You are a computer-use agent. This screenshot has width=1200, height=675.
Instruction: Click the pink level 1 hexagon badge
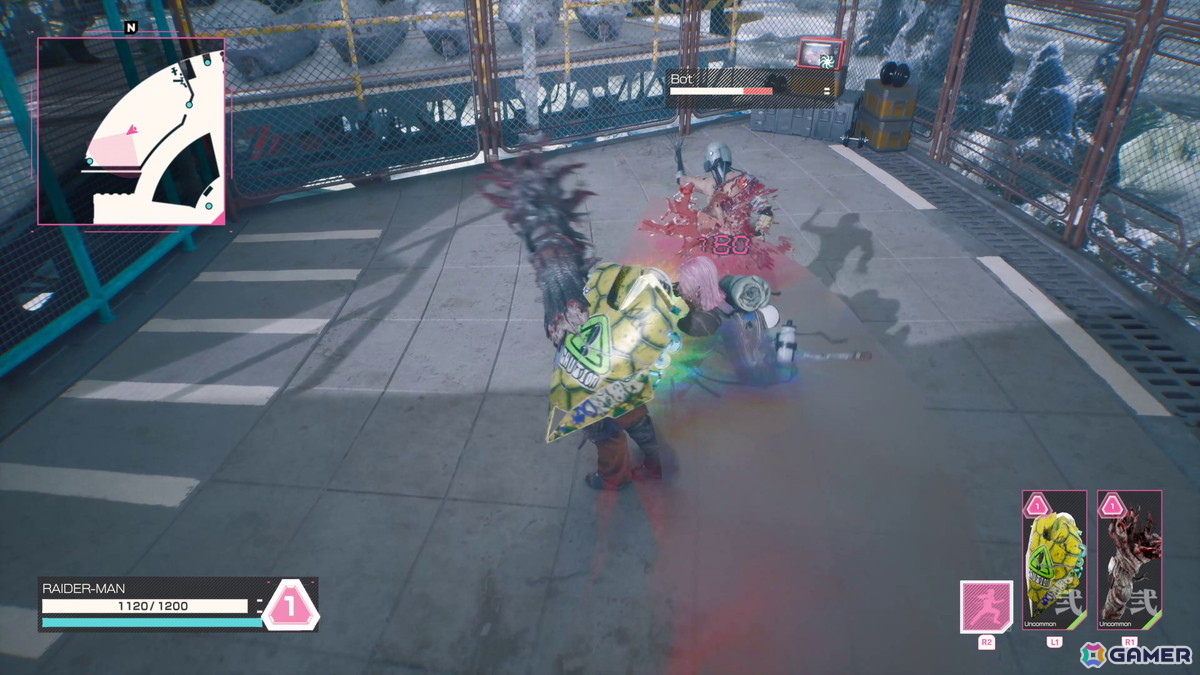click(x=290, y=605)
